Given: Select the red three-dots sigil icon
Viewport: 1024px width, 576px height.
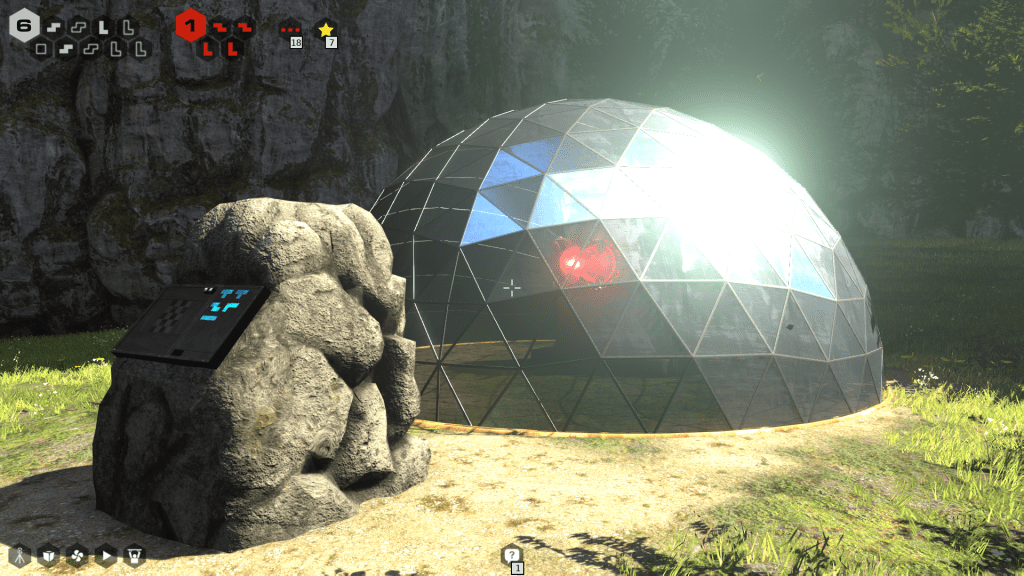Looking at the screenshot, I should point(291,30).
